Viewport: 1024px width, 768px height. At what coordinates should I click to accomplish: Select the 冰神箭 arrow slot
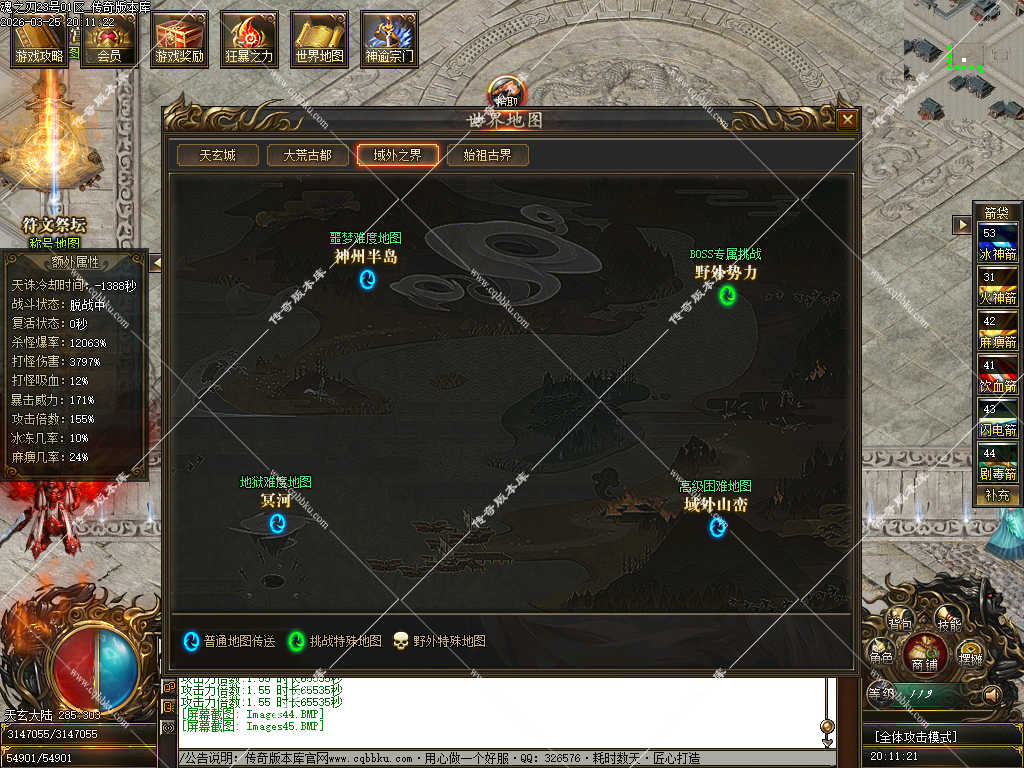[x=997, y=244]
